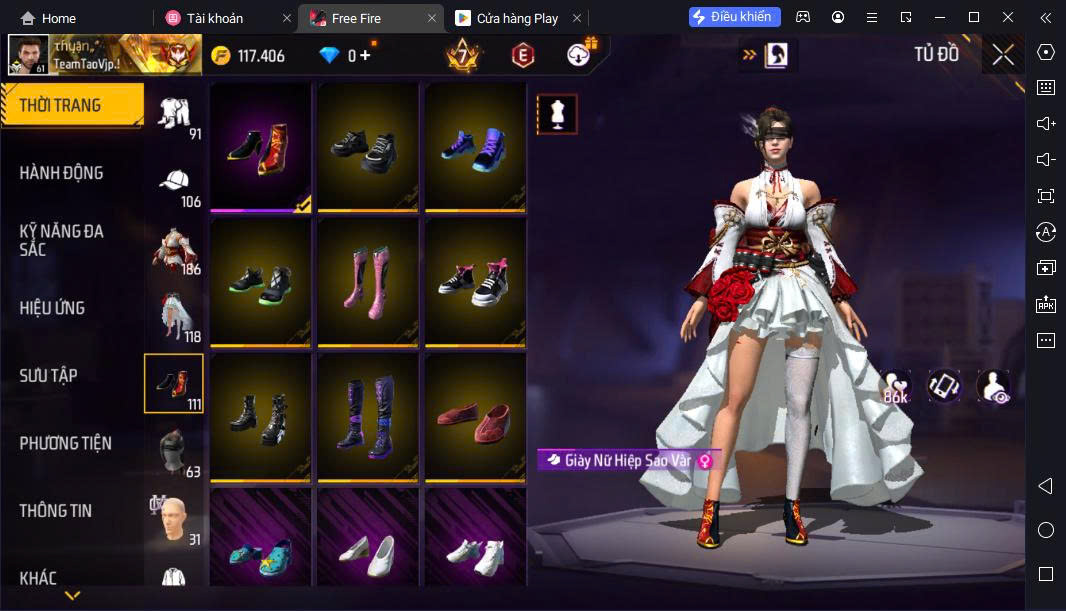Open the player profile avatar
Image resolution: width=1066 pixels, height=611 pixels.
(x=28, y=55)
